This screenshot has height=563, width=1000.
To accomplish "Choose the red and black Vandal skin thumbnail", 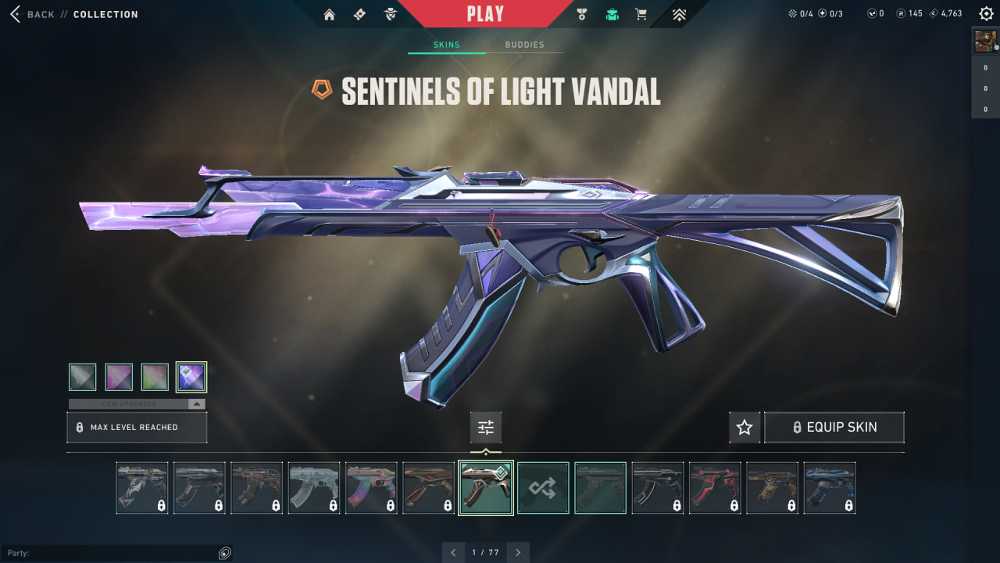I will click(x=714, y=488).
